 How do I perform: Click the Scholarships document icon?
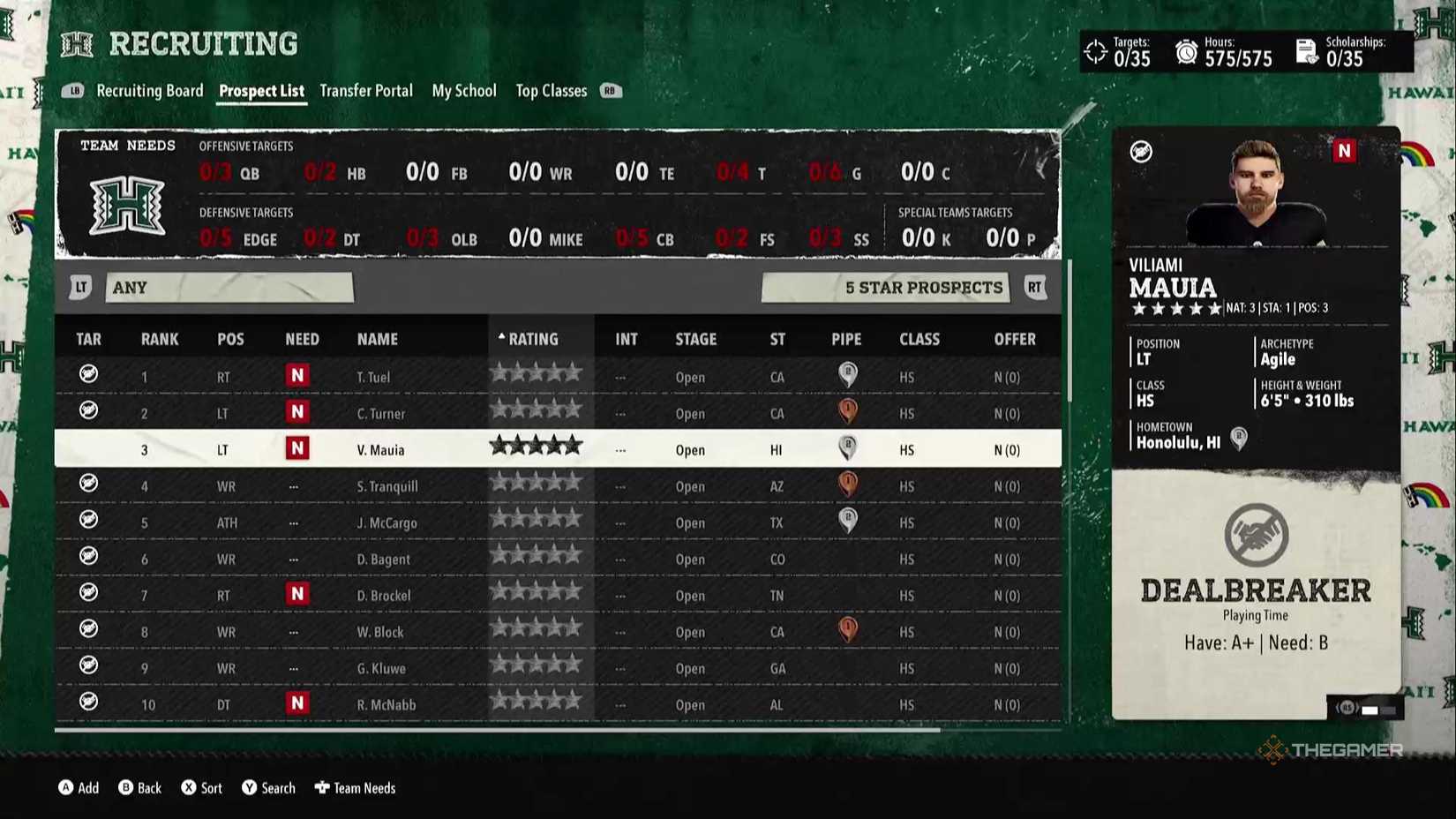point(1304,51)
